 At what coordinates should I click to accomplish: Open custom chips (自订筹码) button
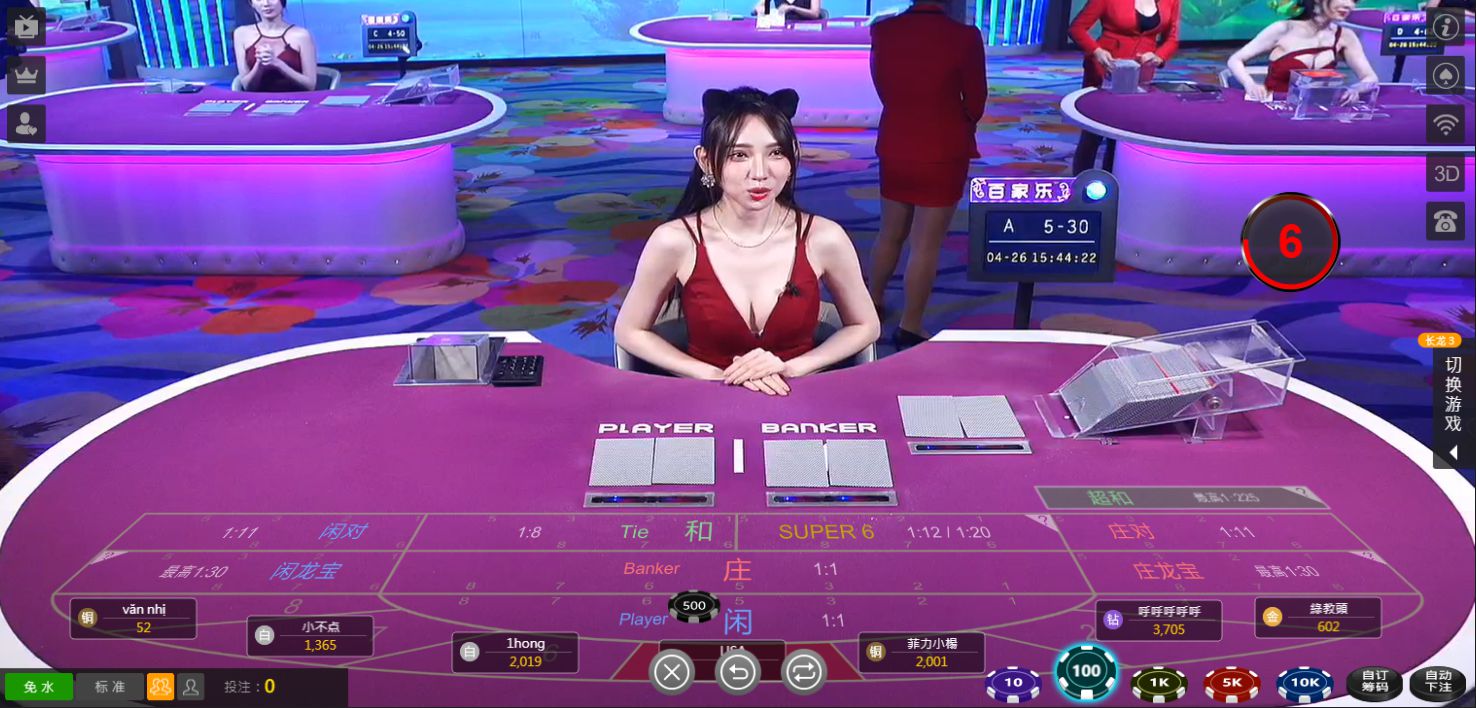pos(1375,684)
